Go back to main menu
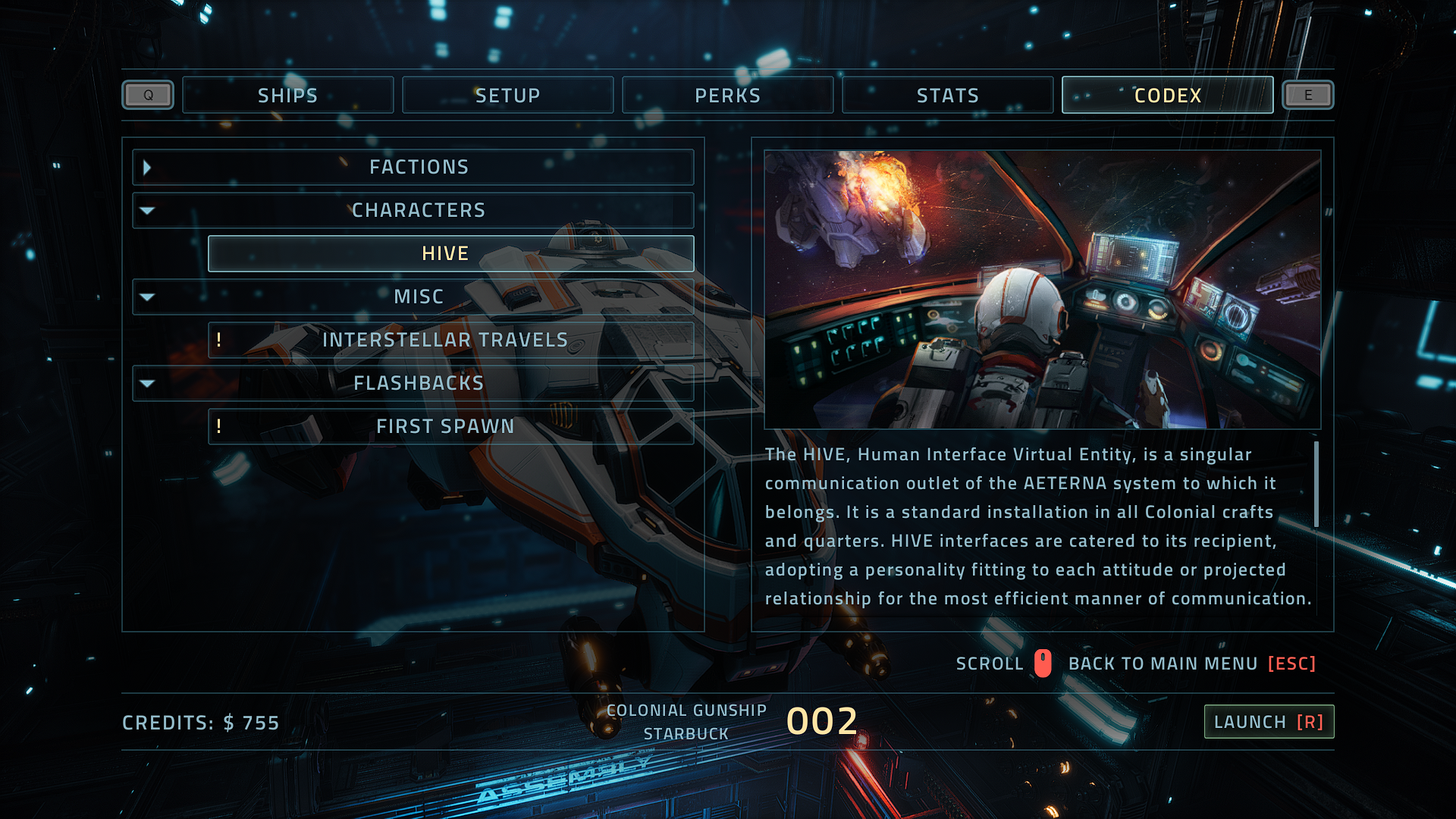Screen dimensions: 1456x819 point(1192,664)
